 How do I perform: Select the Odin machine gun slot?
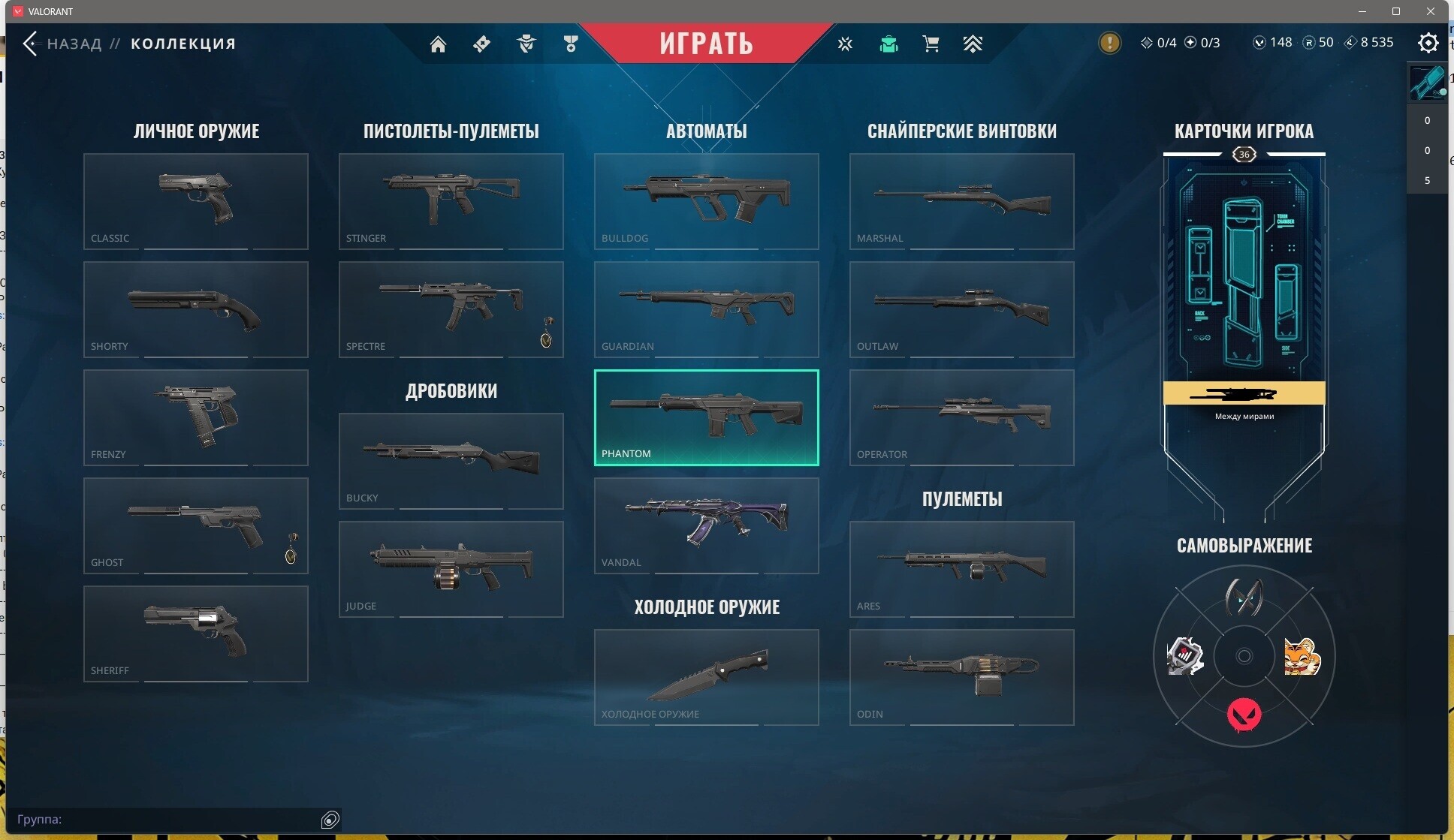click(x=961, y=677)
